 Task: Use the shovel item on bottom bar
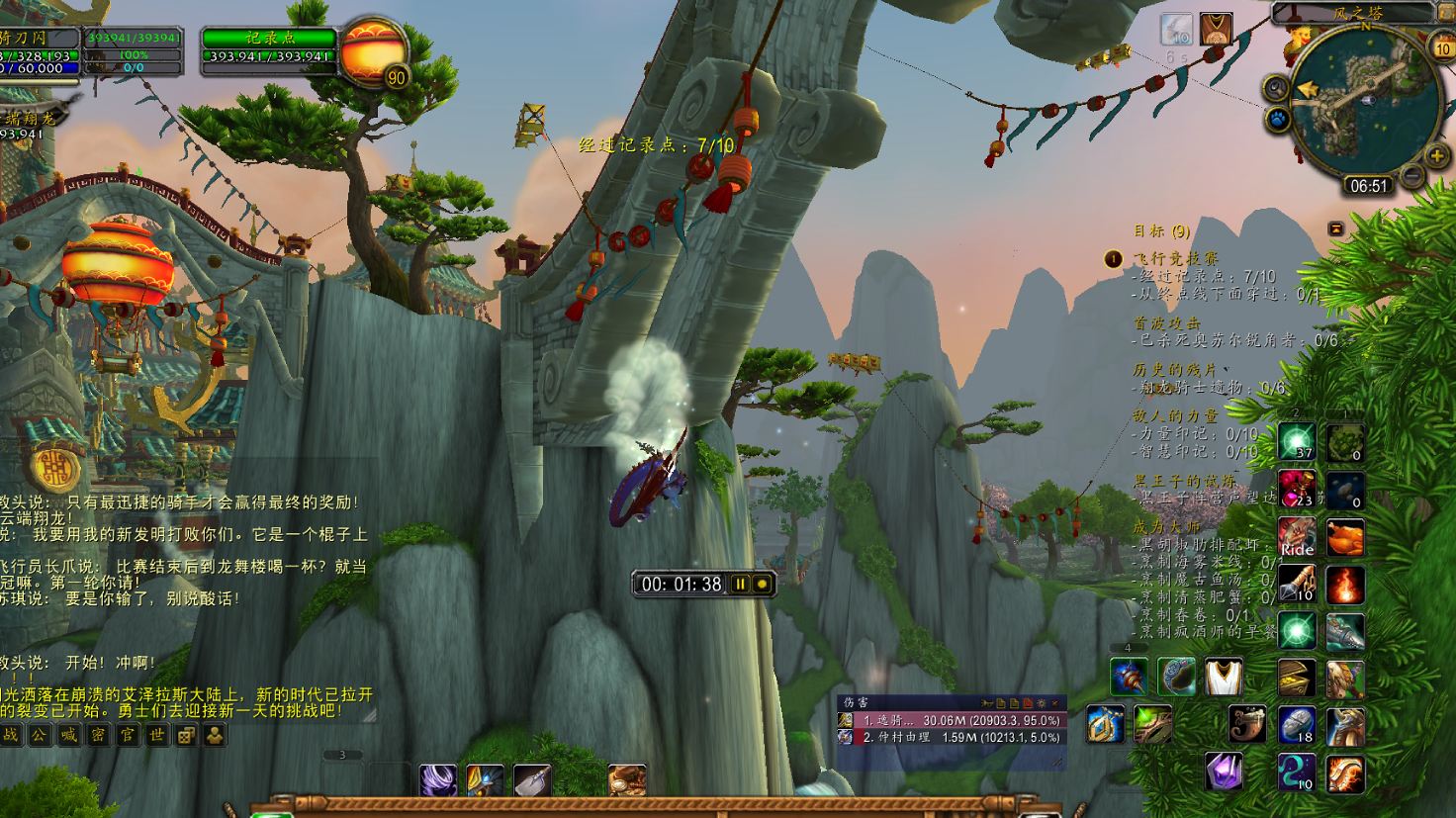(x=532, y=780)
